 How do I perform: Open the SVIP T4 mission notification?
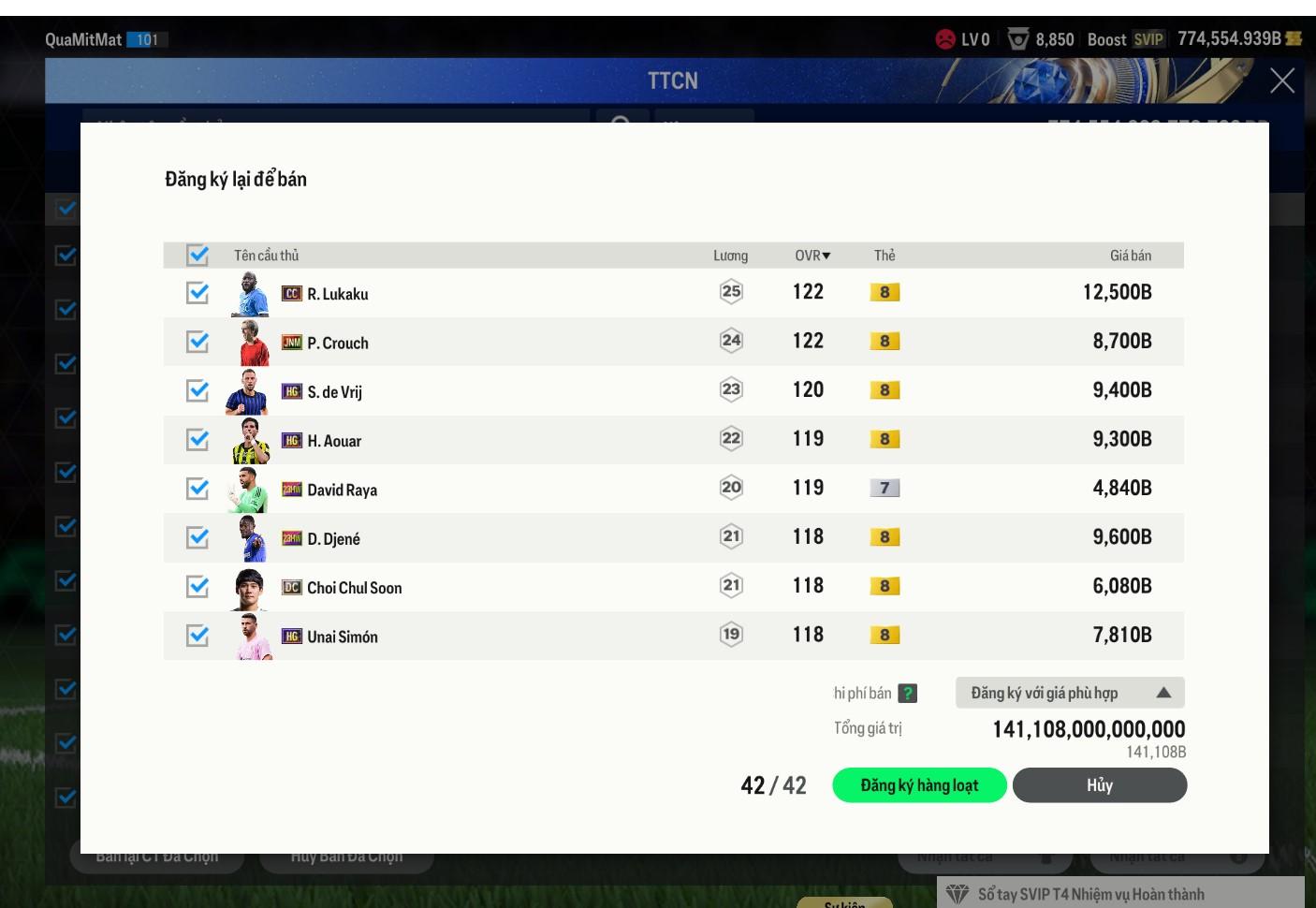coord(1090,894)
